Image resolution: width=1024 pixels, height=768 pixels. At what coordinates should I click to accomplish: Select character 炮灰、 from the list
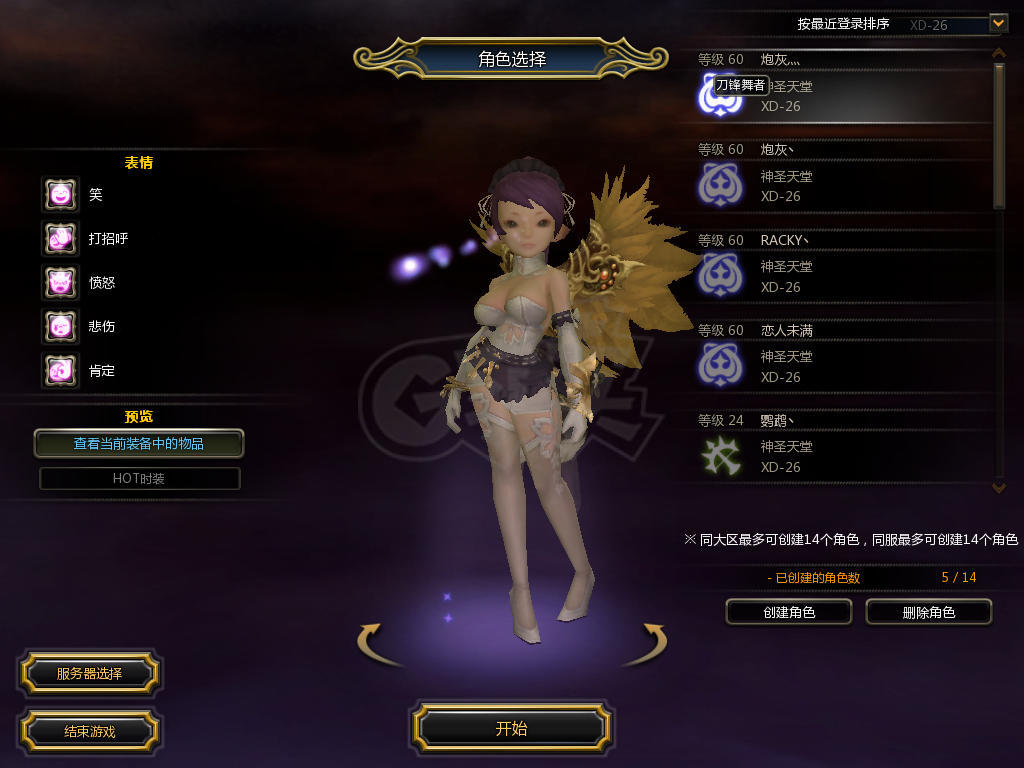click(x=840, y=177)
